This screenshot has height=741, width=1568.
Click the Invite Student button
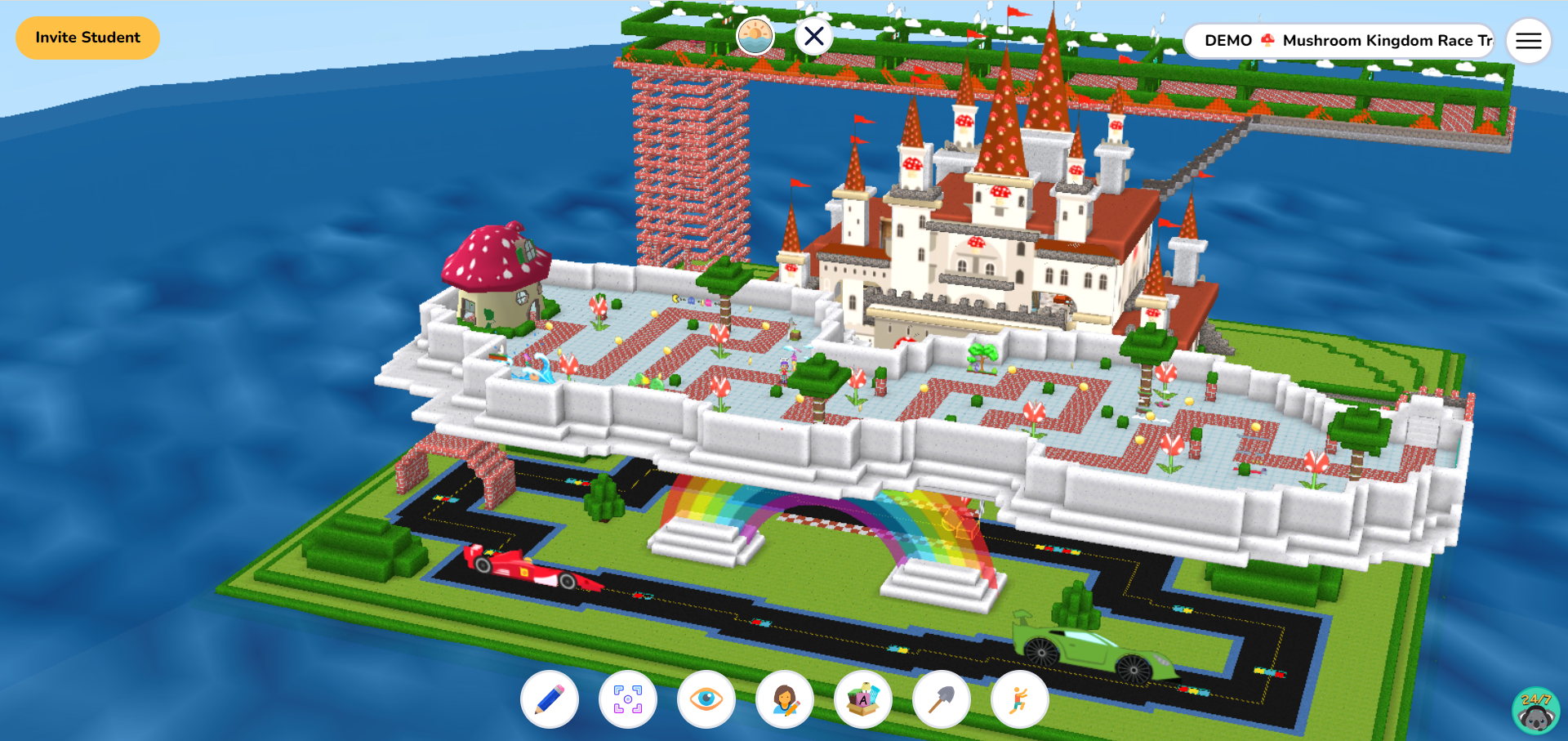point(87,38)
